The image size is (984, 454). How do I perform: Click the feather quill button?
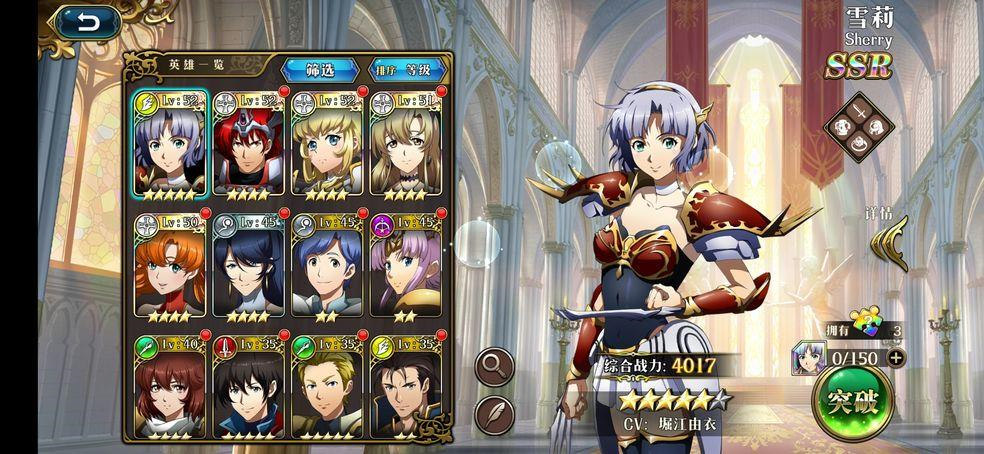(494, 413)
